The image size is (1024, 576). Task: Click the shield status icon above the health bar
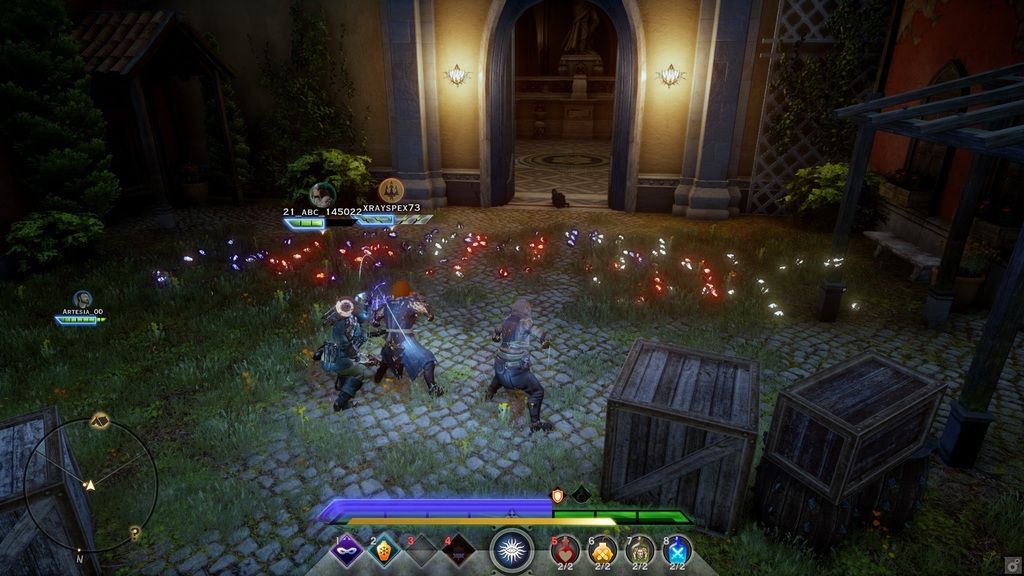tap(558, 495)
